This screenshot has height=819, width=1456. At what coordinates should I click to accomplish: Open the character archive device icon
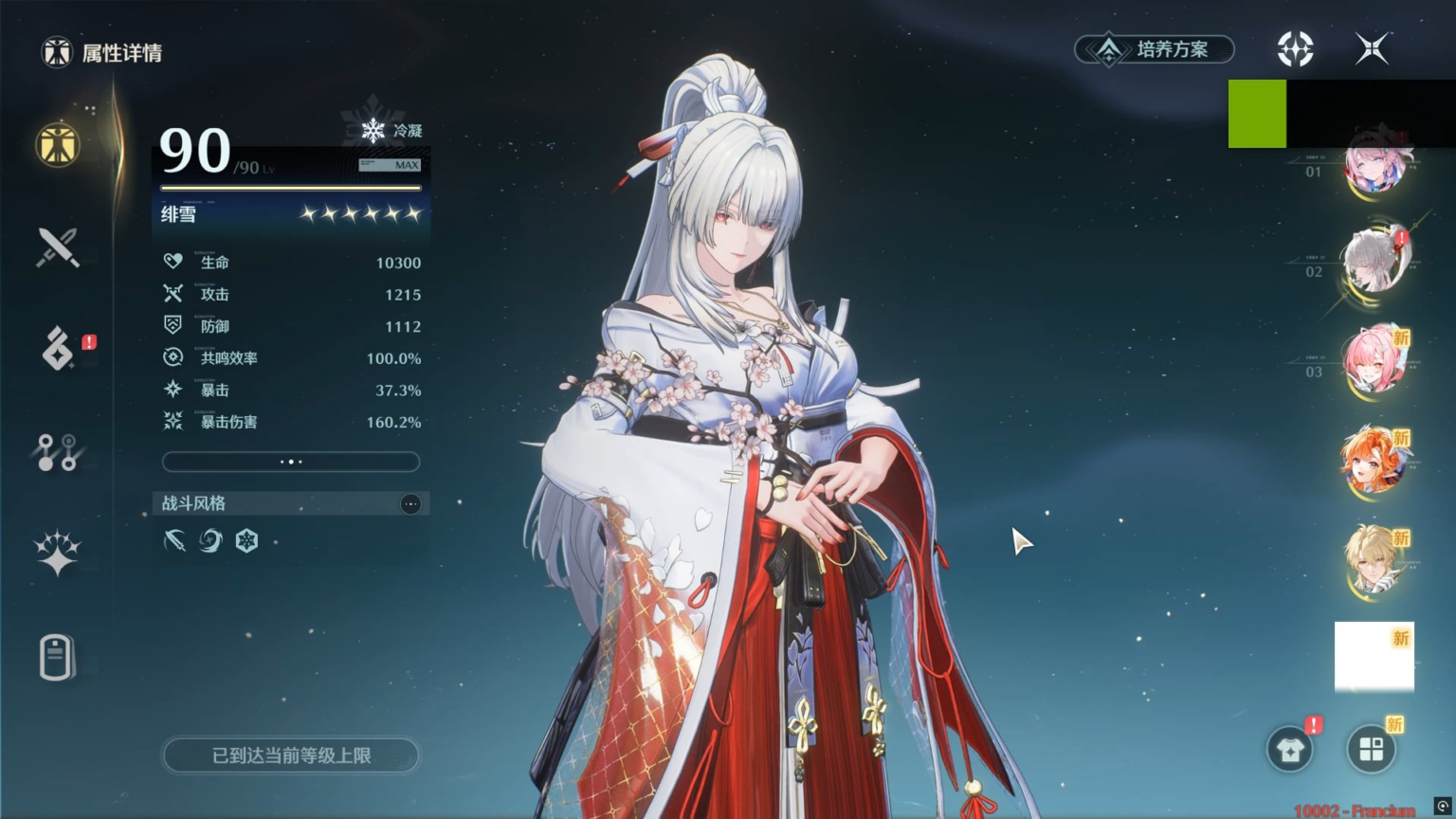tap(55, 658)
